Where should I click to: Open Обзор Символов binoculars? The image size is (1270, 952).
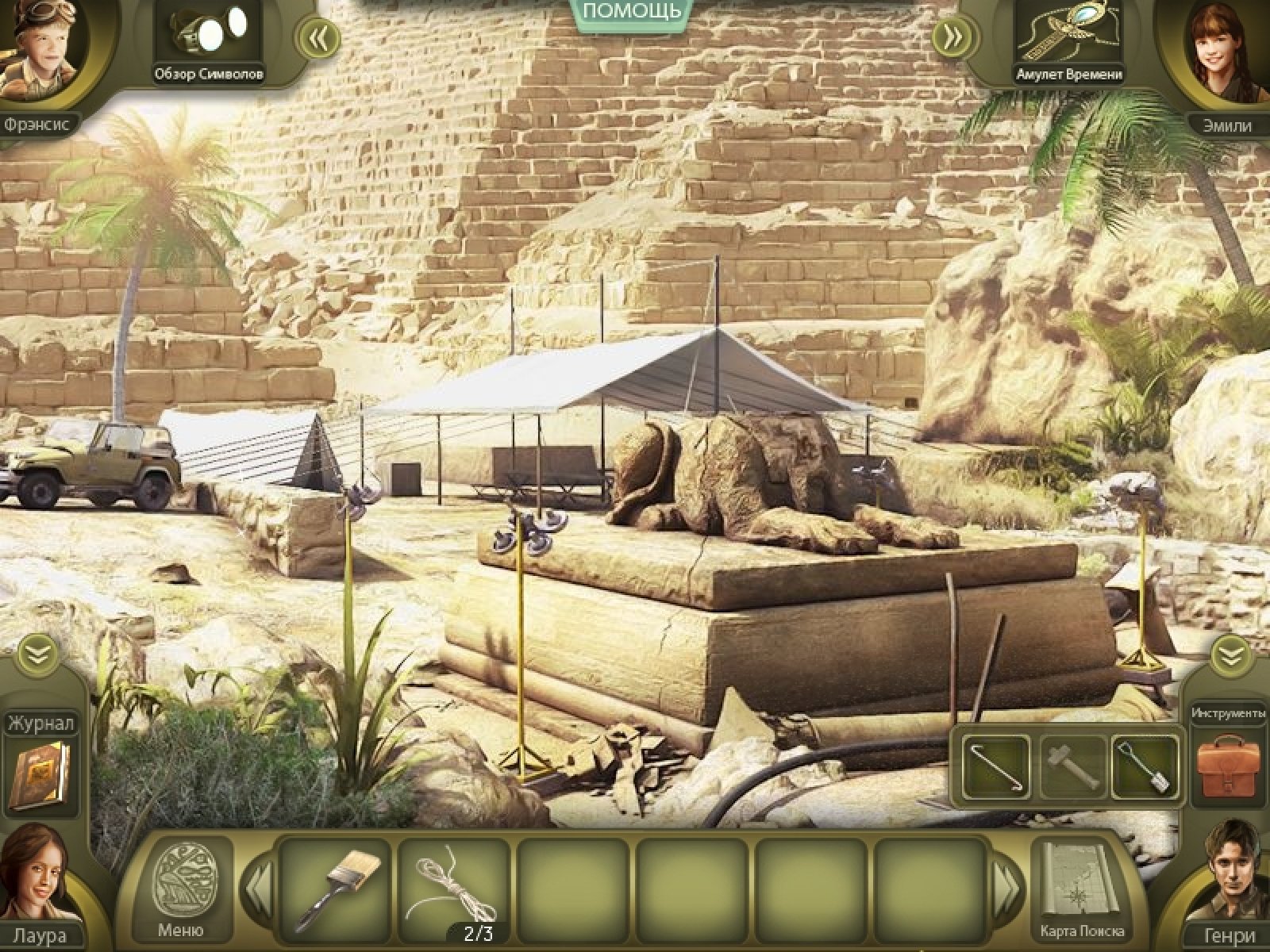(x=210, y=36)
